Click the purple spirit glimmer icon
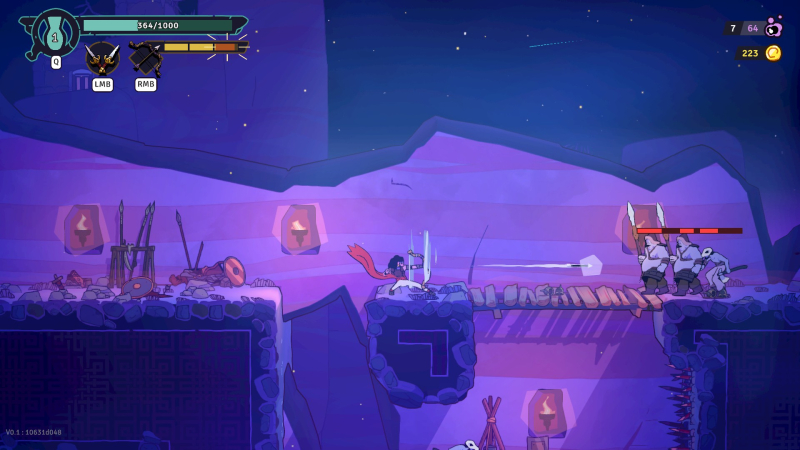The image size is (800, 450). 773,28
